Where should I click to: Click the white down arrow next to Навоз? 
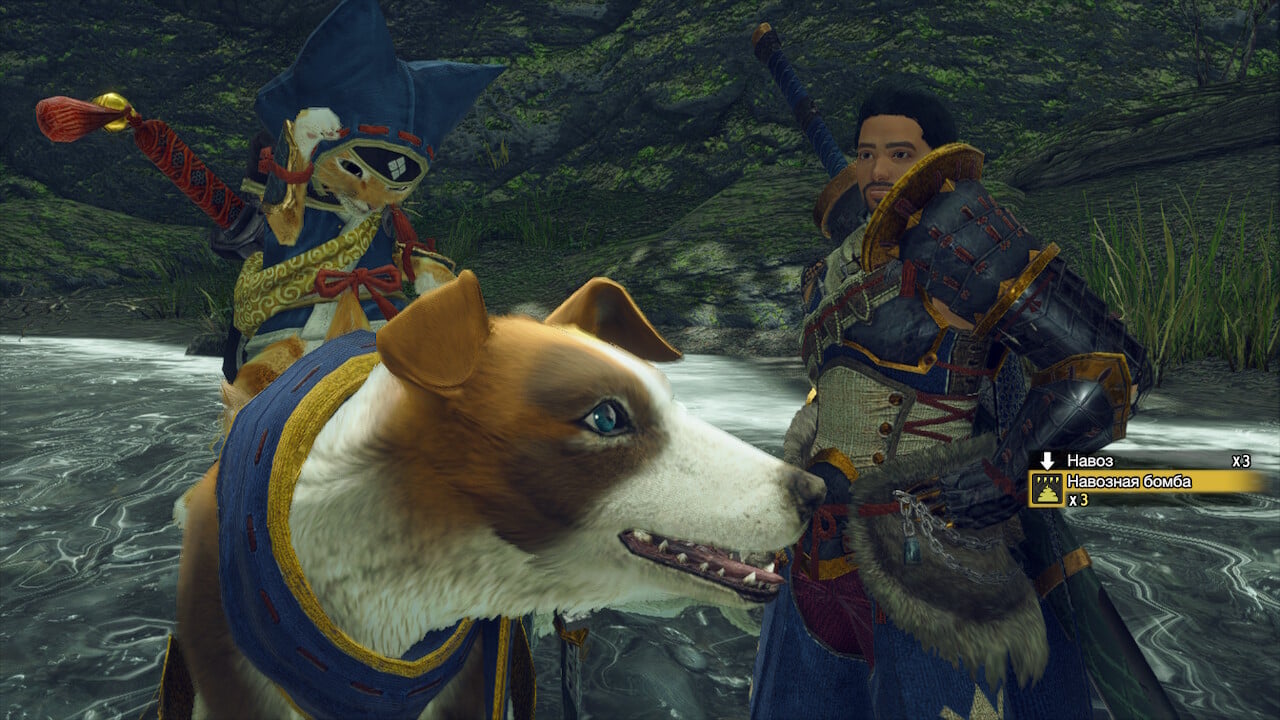(1047, 460)
